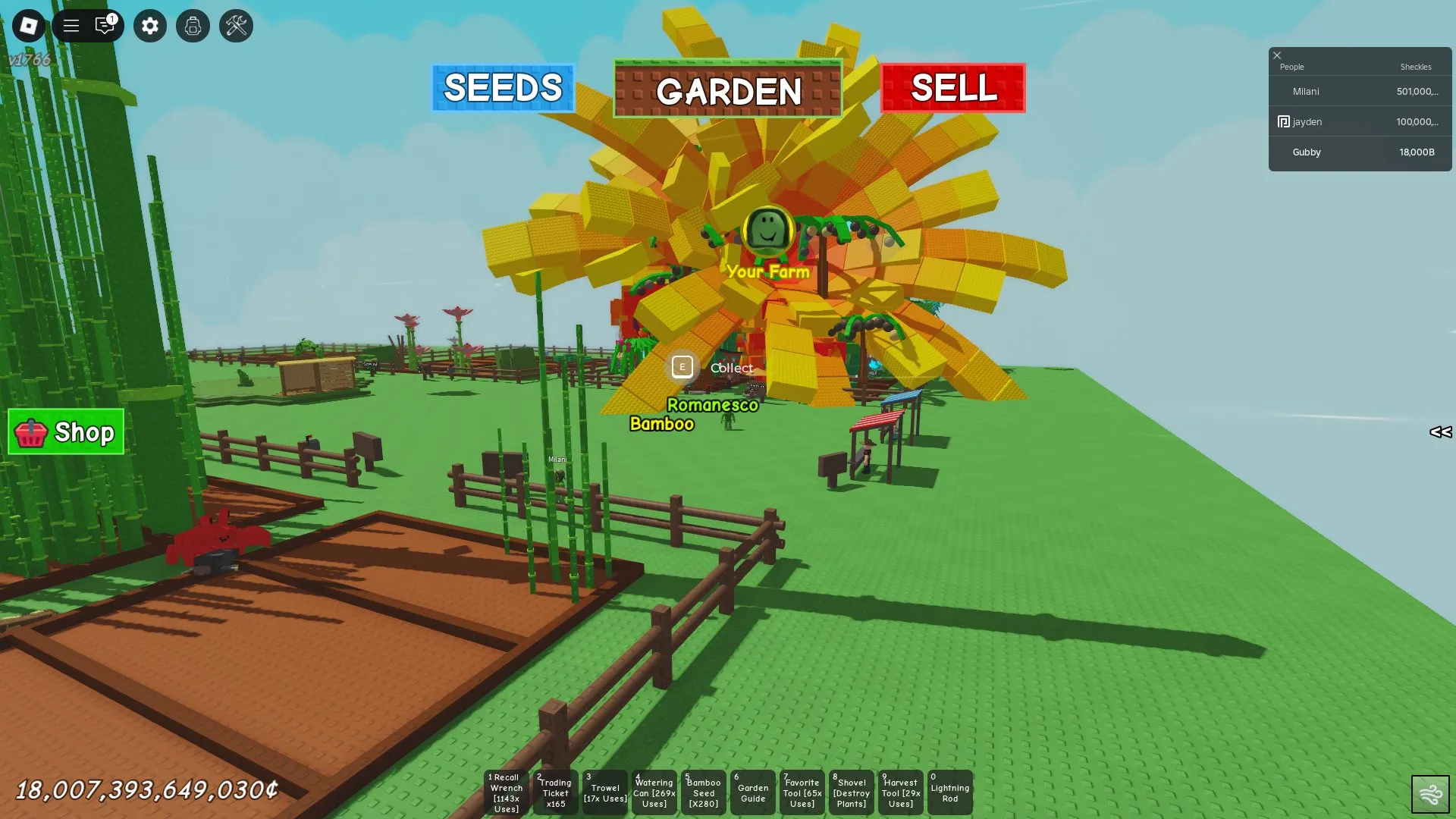Select the Harvest Tool
The height and width of the screenshot is (819, 1456).
(900, 792)
